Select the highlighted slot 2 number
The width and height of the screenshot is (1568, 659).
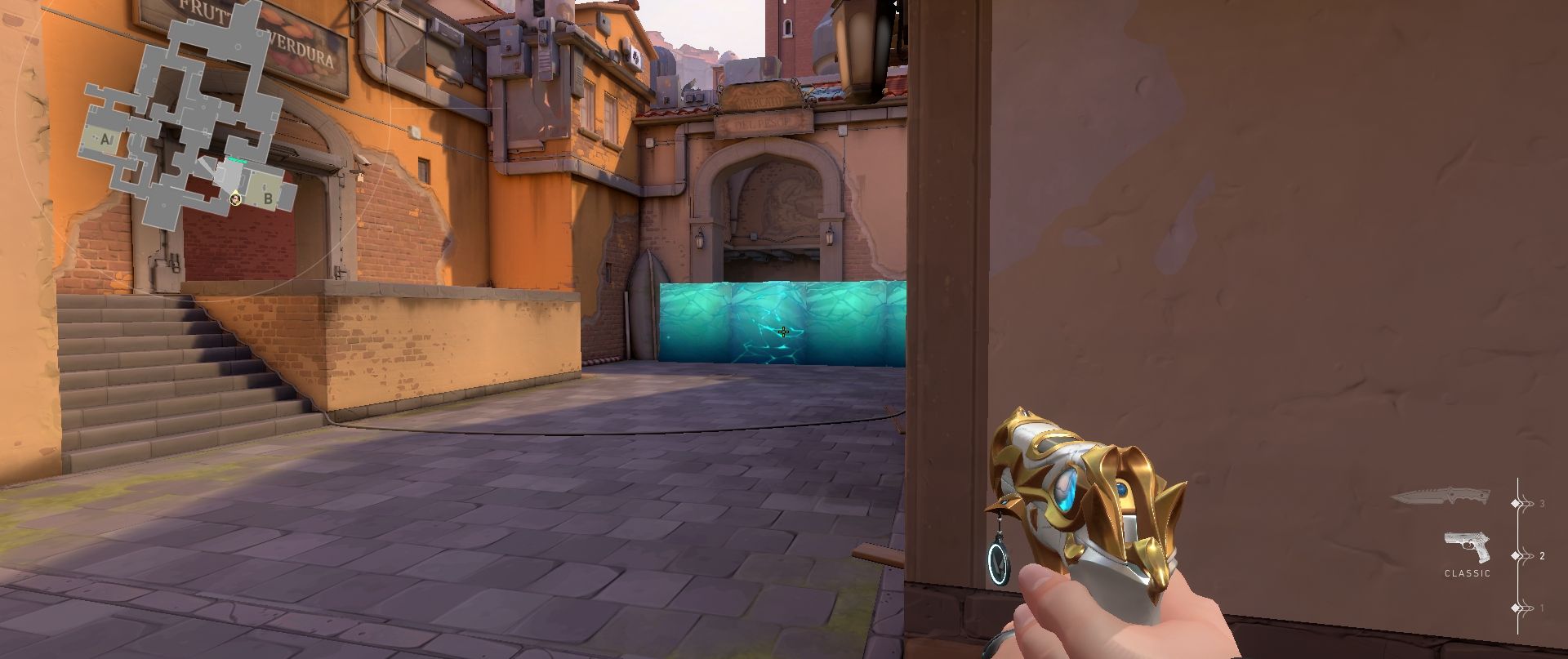coord(1543,555)
